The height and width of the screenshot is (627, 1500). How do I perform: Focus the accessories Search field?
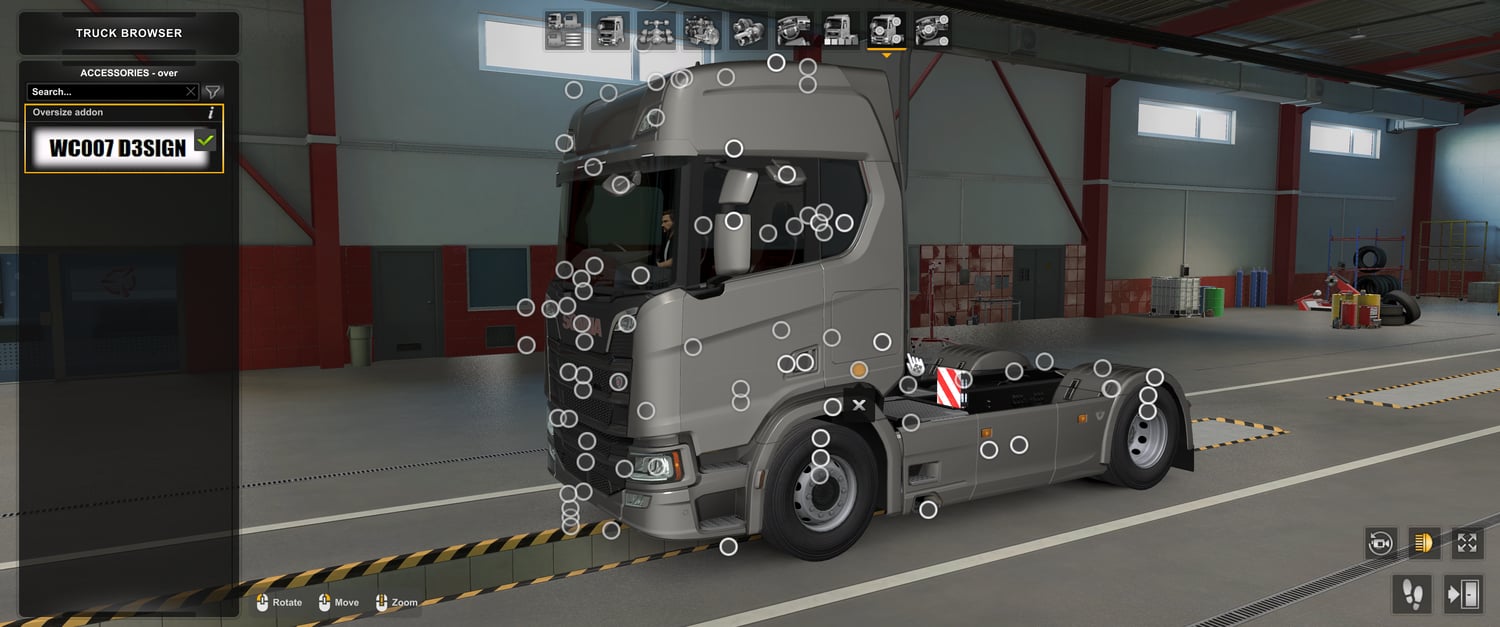pyautogui.click(x=106, y=92)
